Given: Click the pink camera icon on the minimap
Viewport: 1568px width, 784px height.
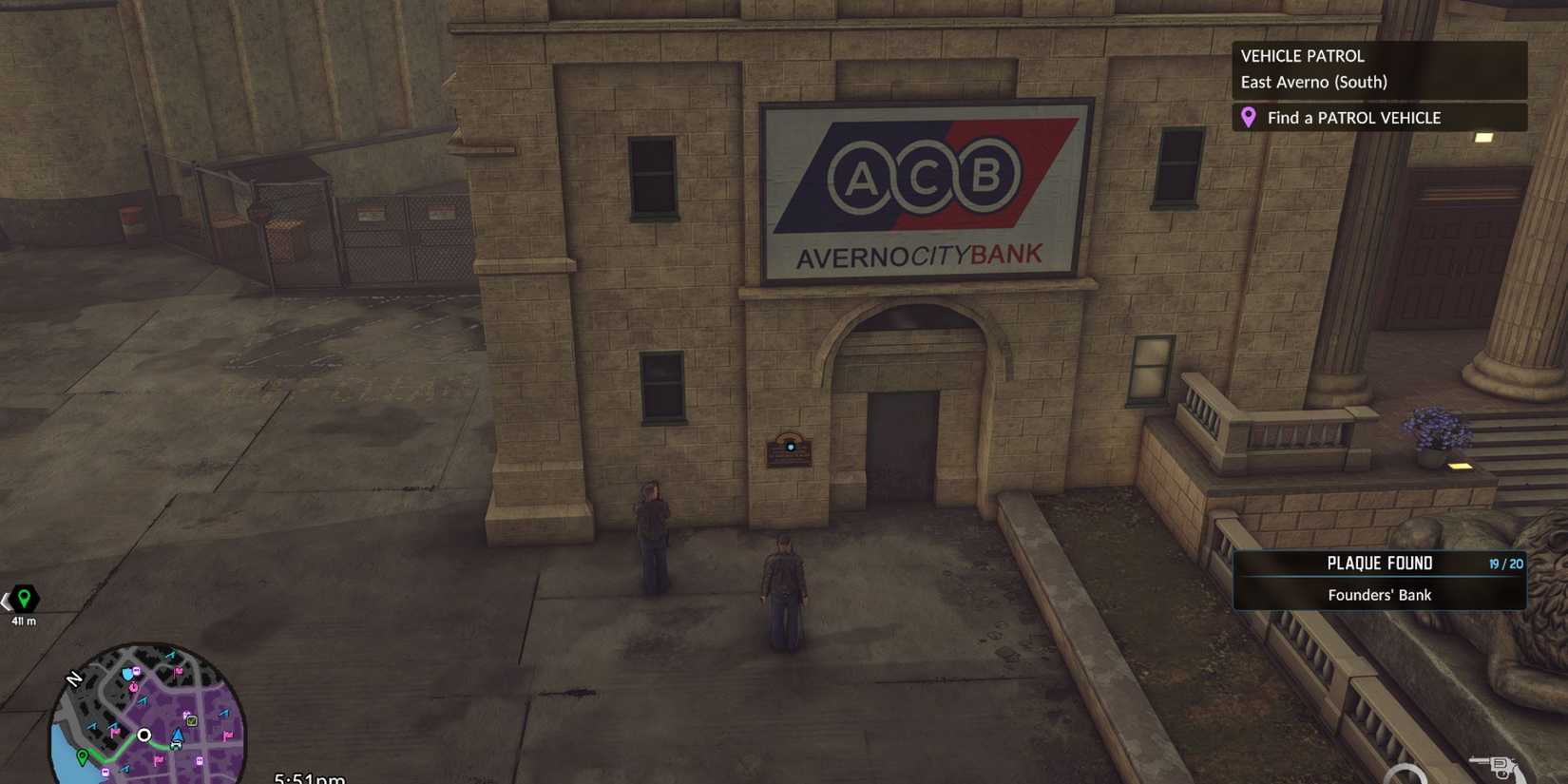Looking at the screenshot, I should (x=136, y=671).
